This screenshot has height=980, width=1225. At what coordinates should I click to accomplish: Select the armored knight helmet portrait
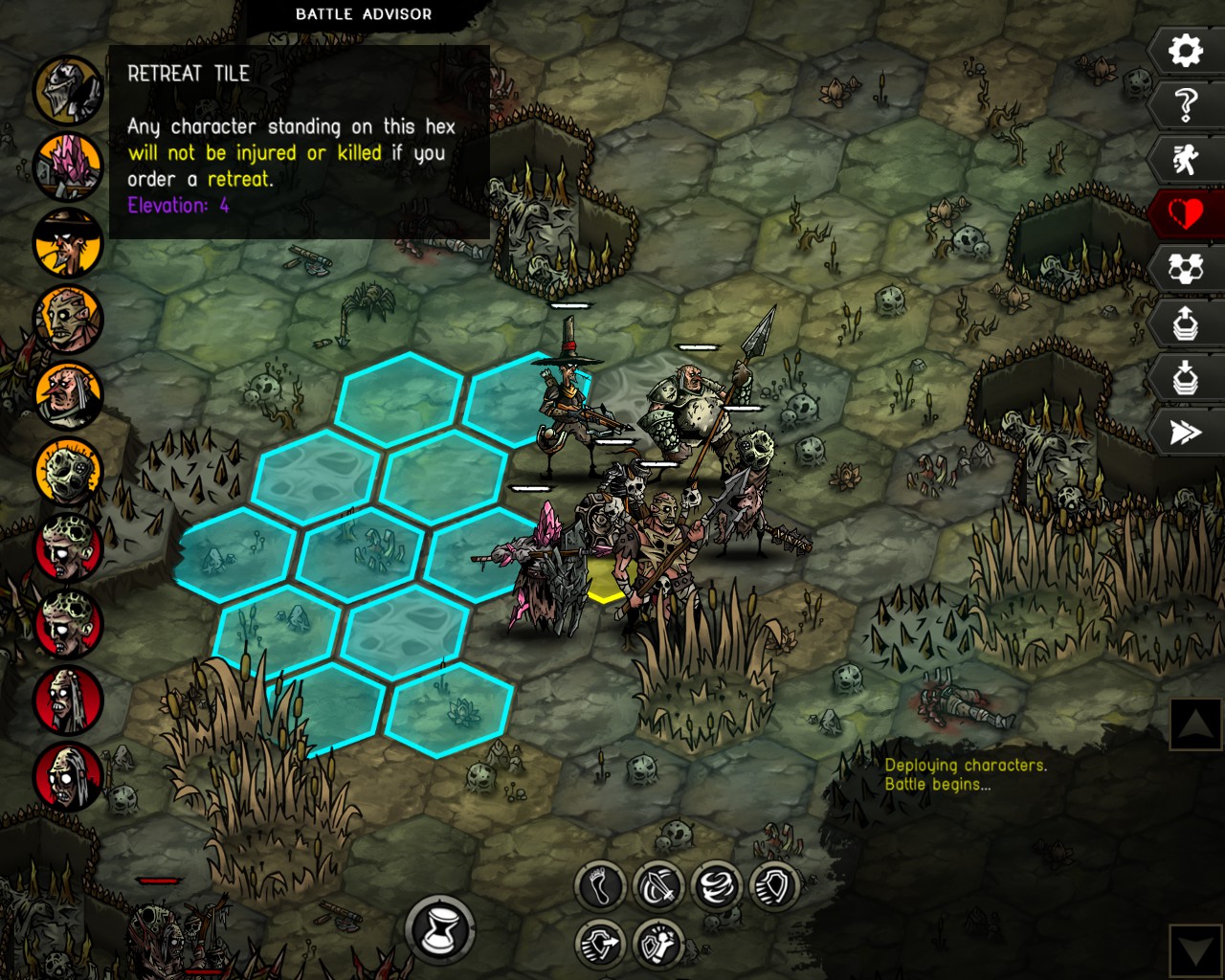(69, 90)
